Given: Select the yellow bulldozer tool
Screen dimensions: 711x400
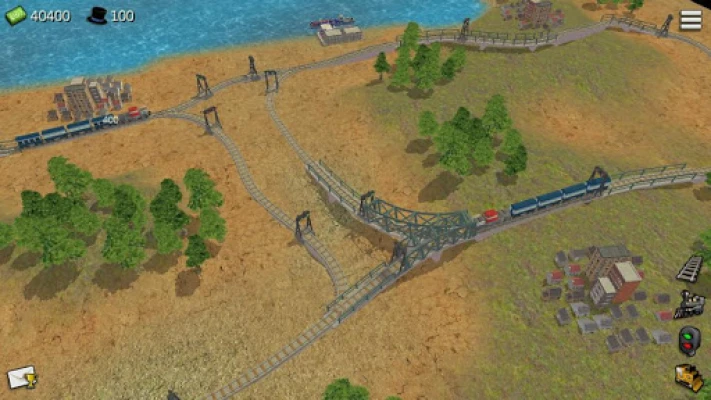Looking at the screenshot, I should 689,377.
